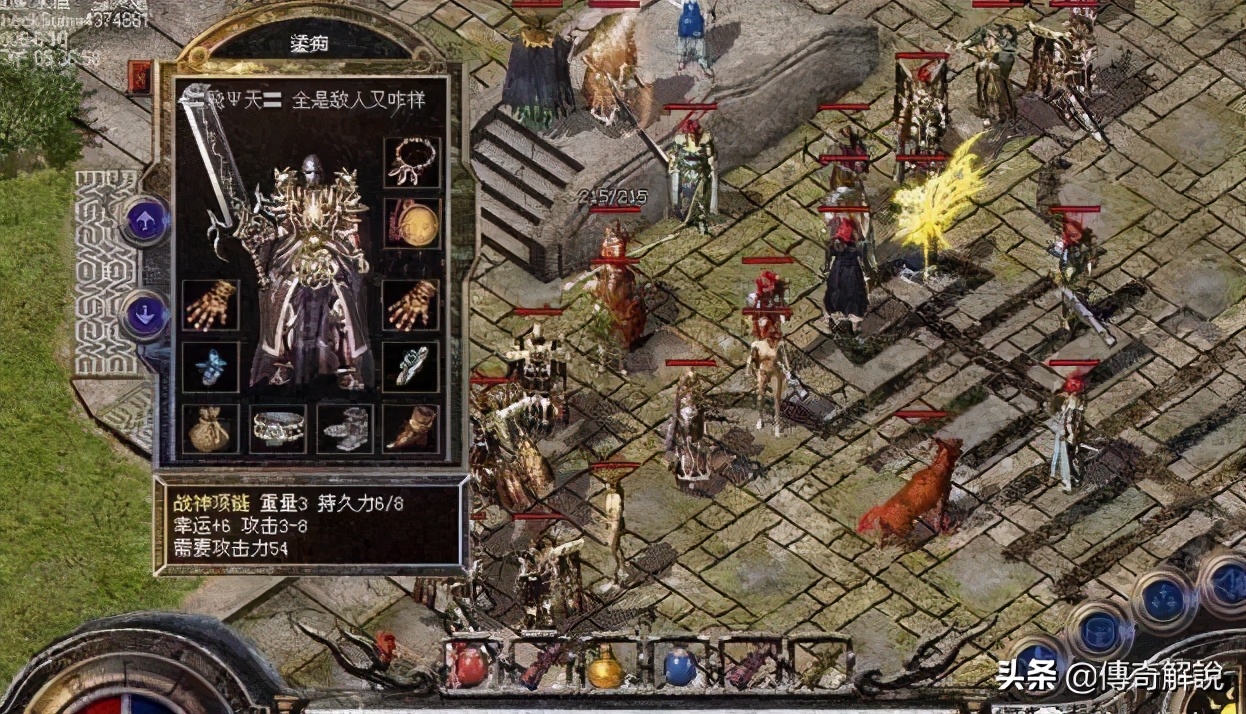Image resolution: width=1246 pixels, height=714 pixels.
Task: Select the silver boots slot
Action: point(345,429)
